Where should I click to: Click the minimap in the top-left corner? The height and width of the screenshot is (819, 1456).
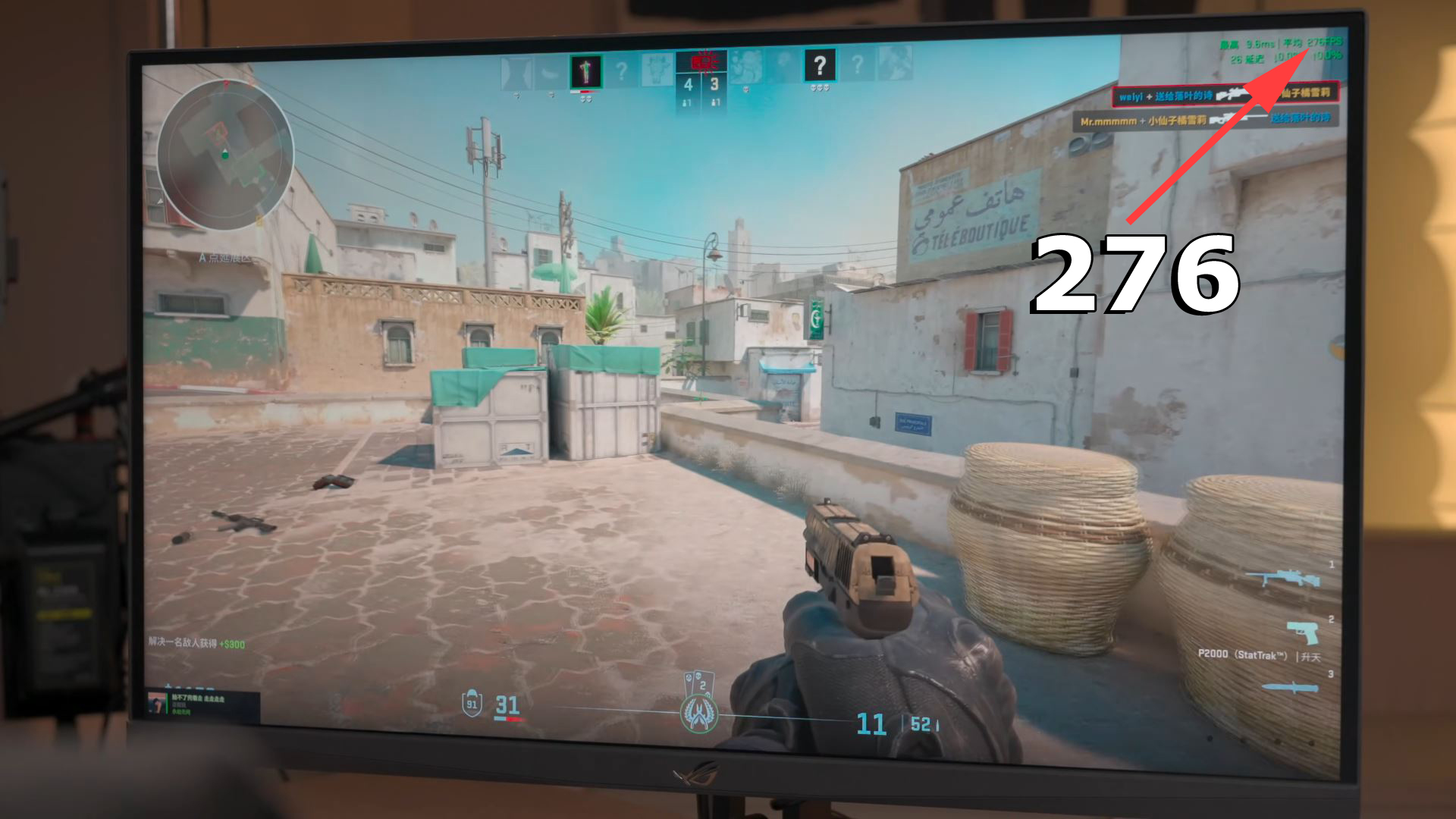coord(227,159)
